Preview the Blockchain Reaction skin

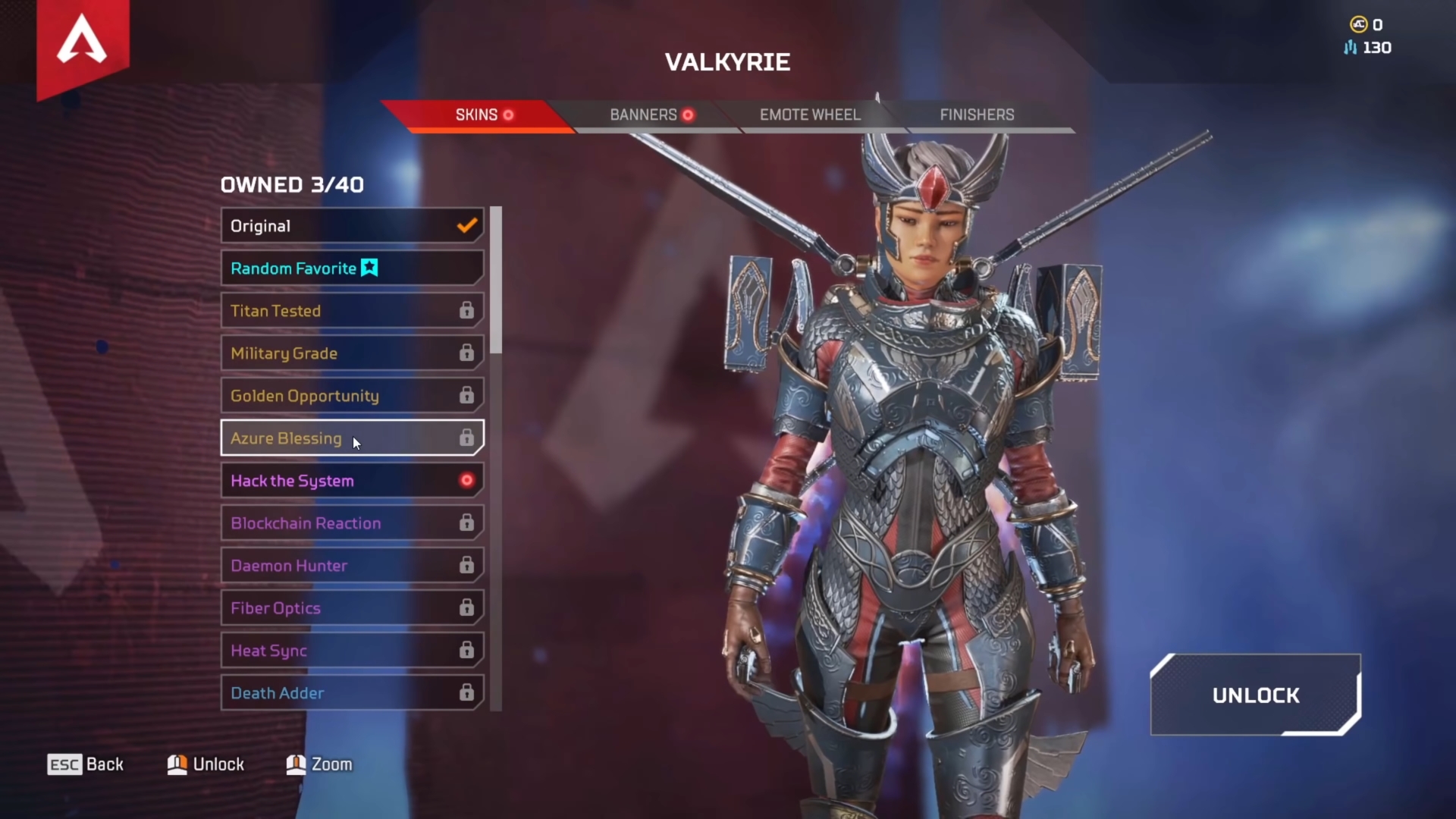352,523
